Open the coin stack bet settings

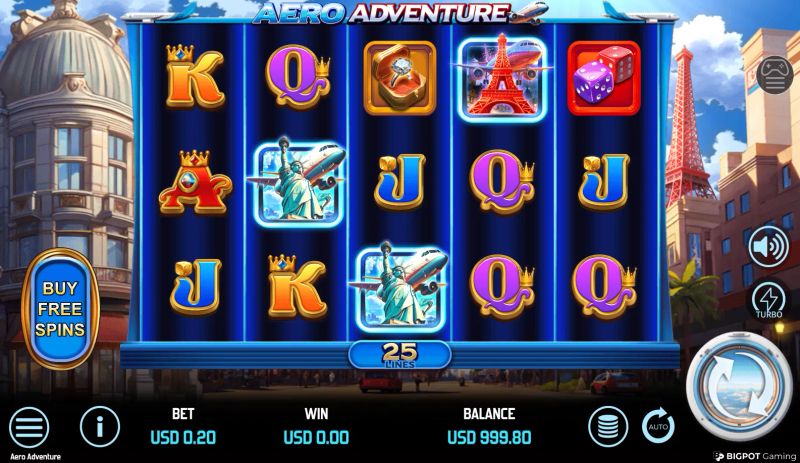click(607, 426)
